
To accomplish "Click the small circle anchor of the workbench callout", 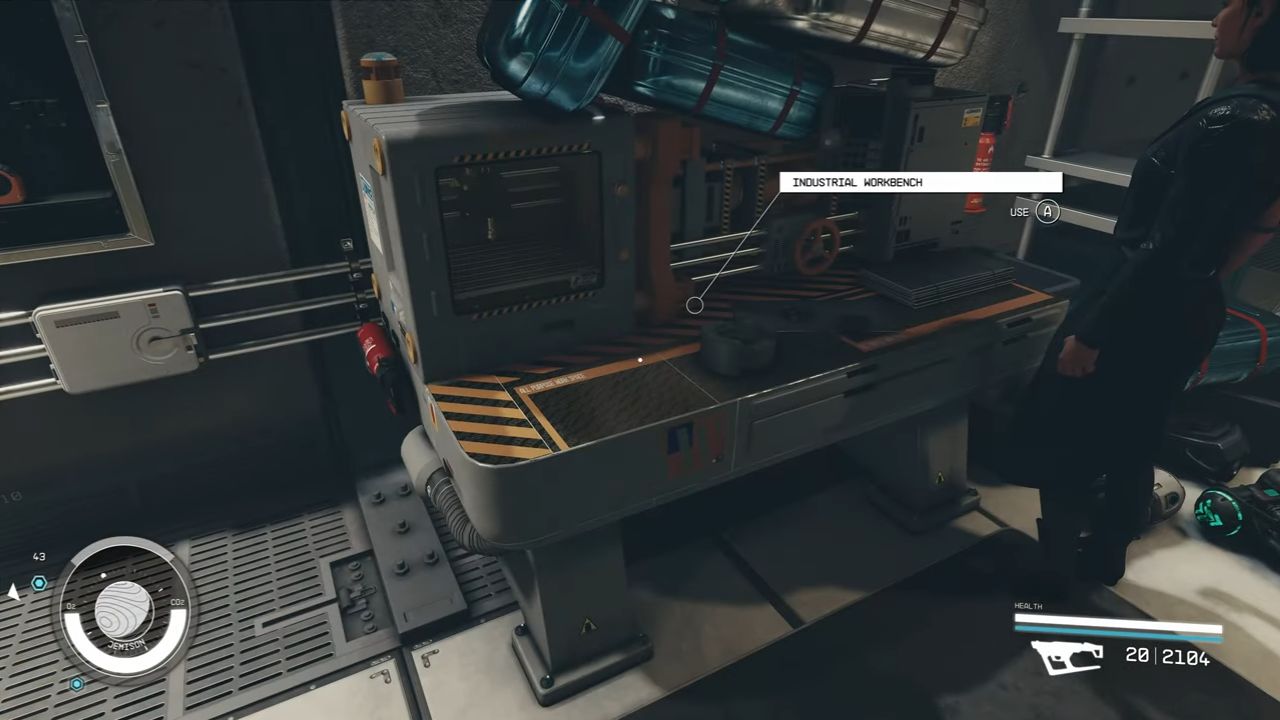I will pos(695,304).
